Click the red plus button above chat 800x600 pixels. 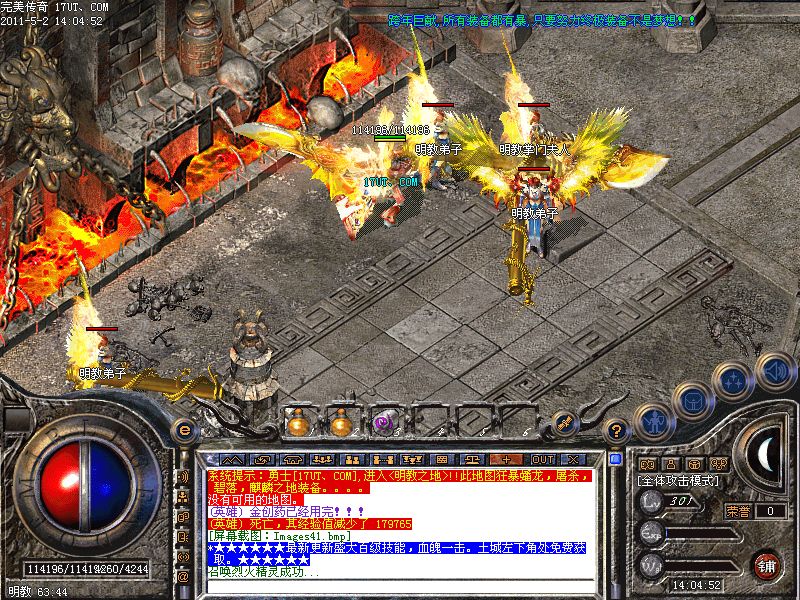tap(500, 459)
